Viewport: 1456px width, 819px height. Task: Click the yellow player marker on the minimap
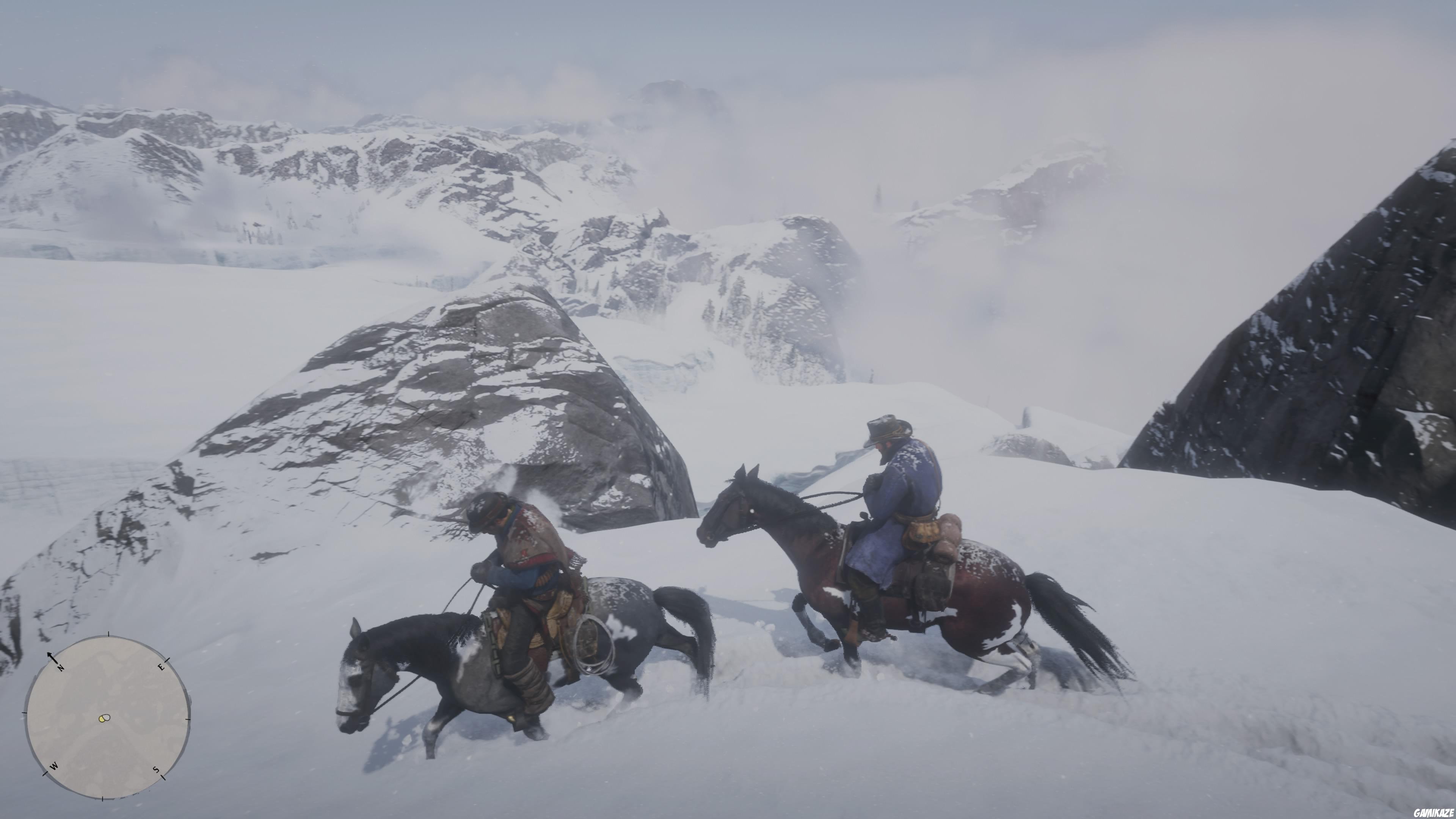[102, 719]
